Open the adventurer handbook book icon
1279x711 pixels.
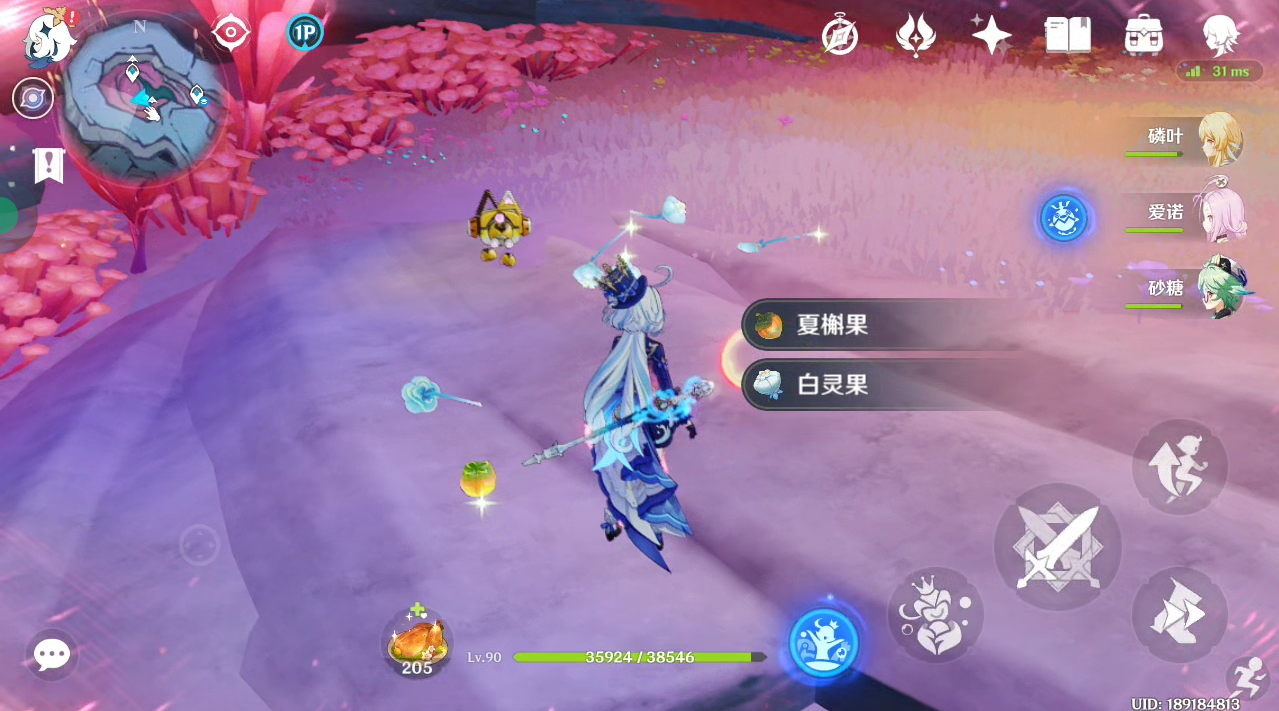[1067, 36]
